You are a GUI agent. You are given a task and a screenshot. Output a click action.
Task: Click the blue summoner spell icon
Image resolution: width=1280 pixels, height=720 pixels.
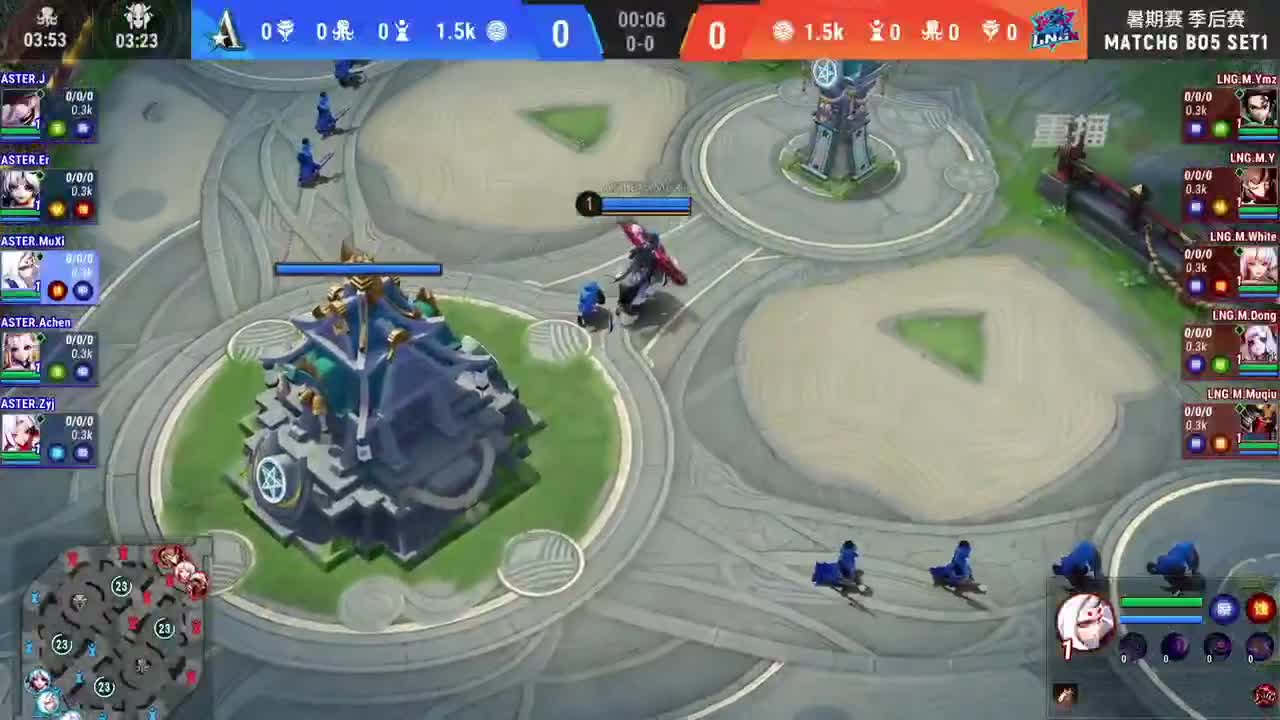click(x=1223, y=610)
